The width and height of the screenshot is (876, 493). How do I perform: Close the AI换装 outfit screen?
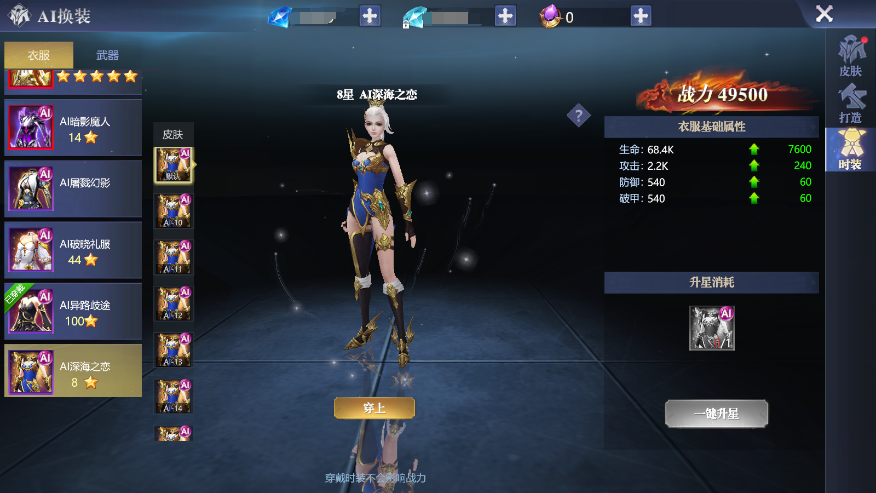(x=824, y=14)
